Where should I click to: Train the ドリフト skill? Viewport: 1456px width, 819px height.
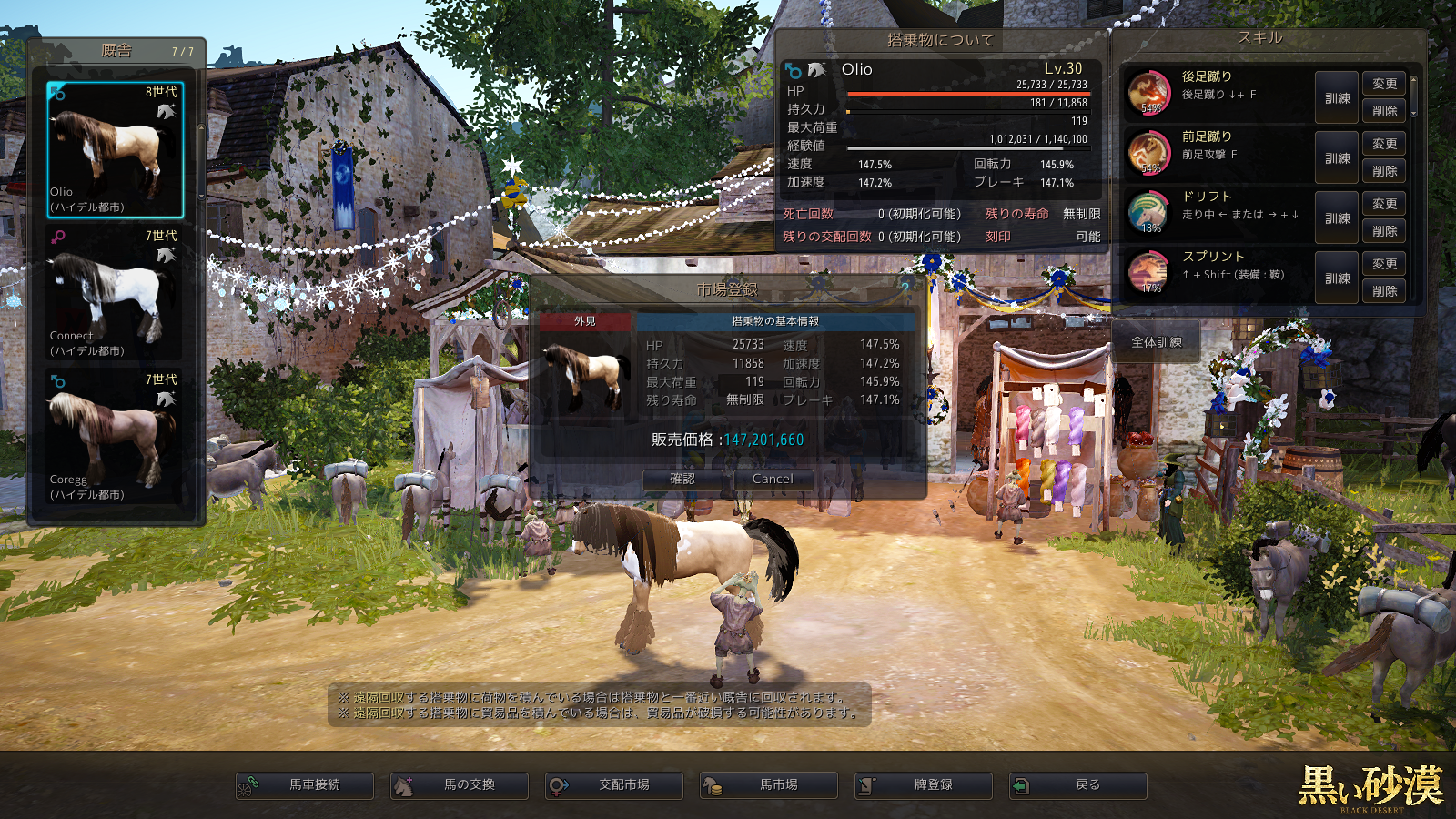(1337, 218)
